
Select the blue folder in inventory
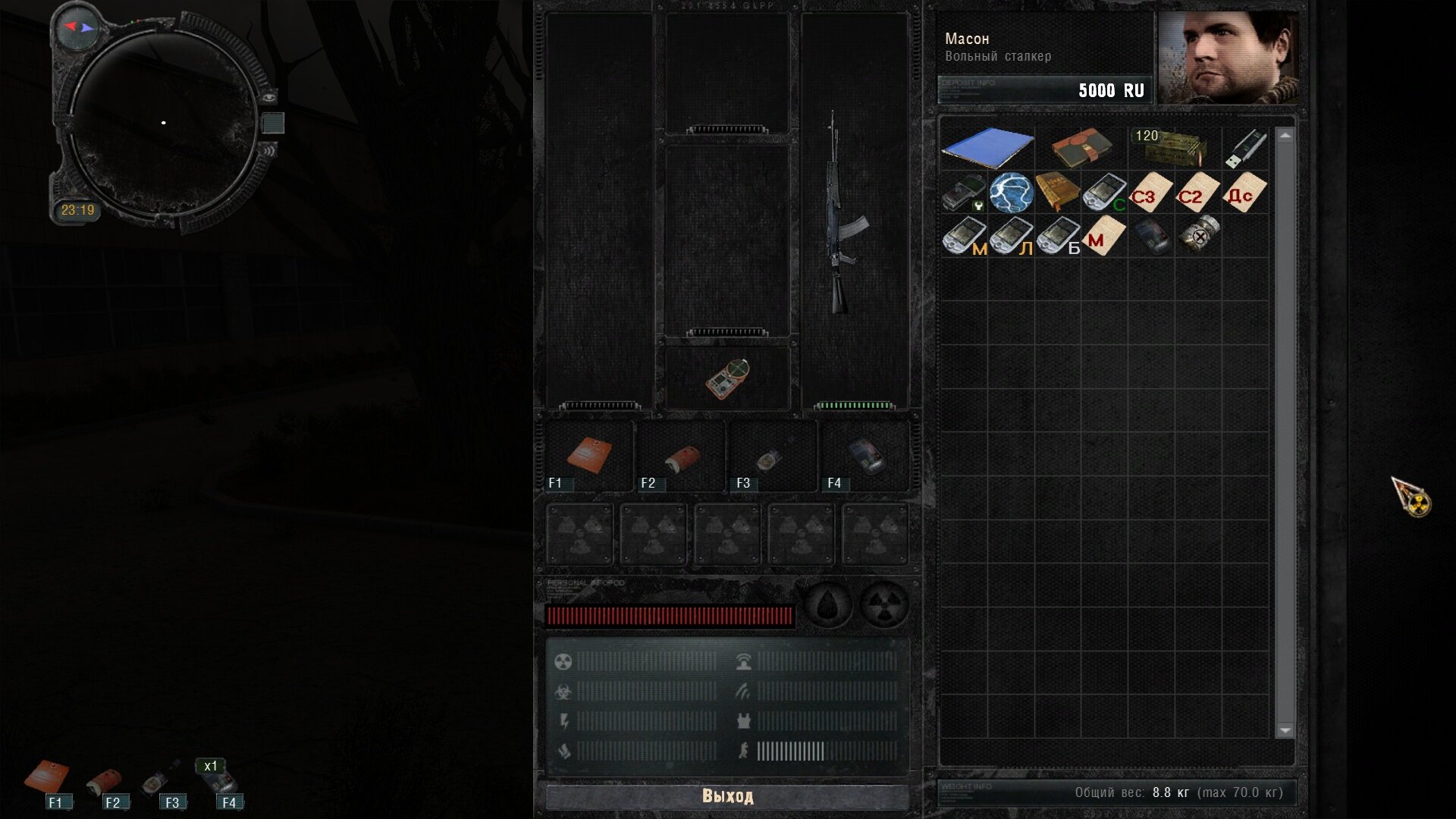[x=987, y=147]
